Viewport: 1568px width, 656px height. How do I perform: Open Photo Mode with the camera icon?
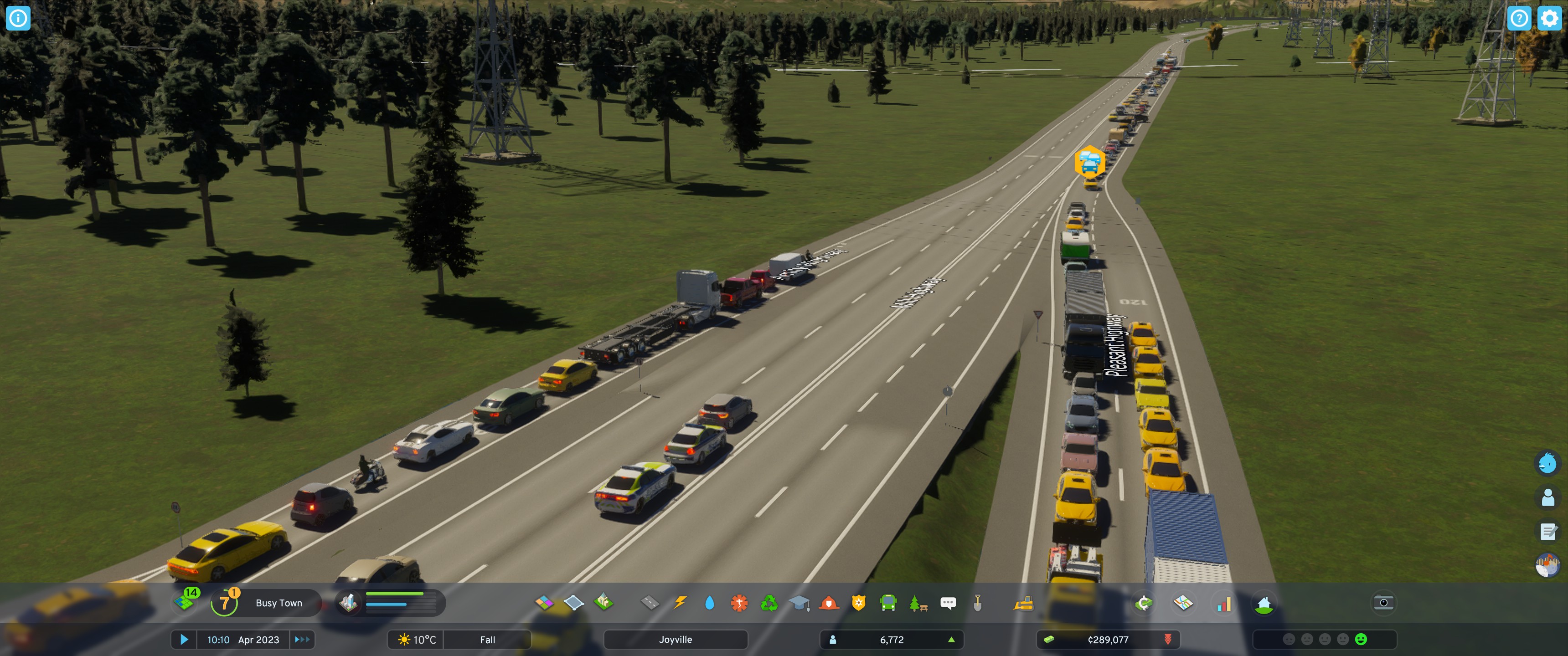[x=1383, y=603]
